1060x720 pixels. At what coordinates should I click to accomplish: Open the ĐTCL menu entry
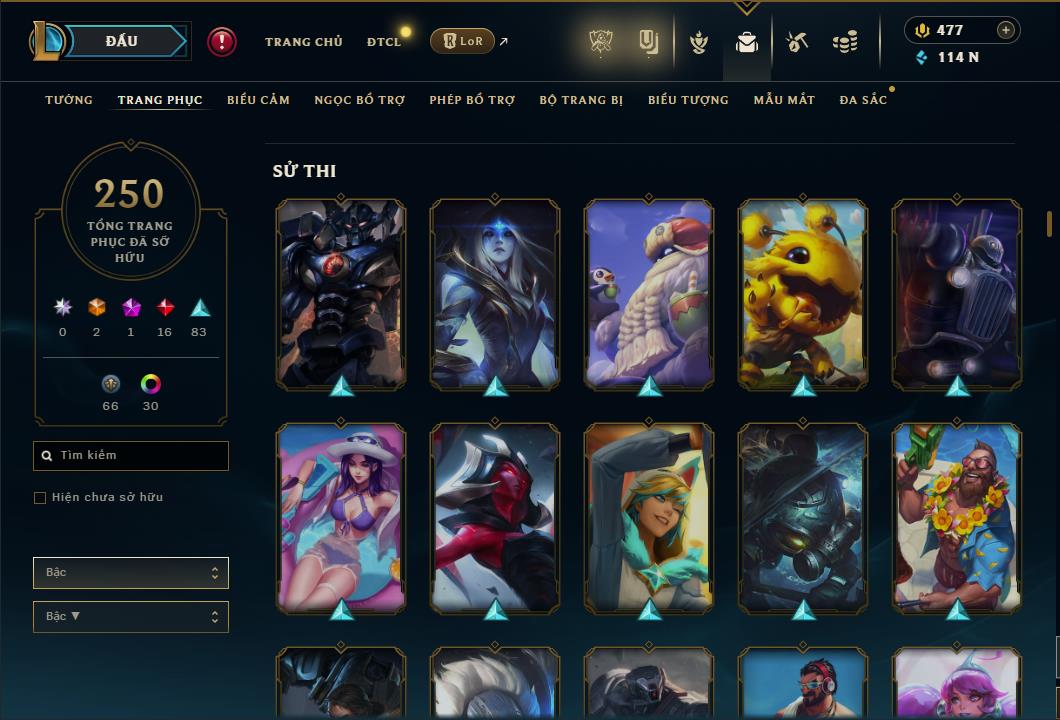[383, 42]
